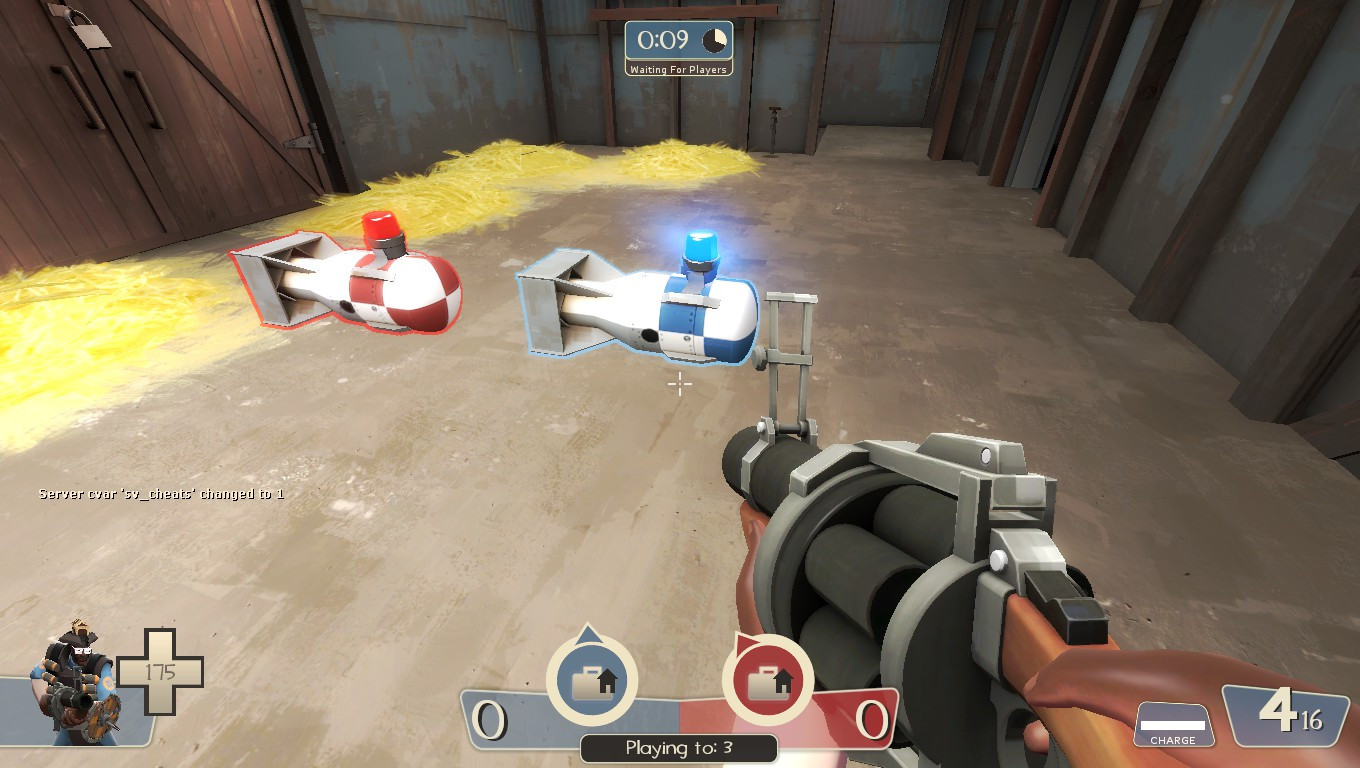
Task: Click the blue team's briefcase icon
Action: pyautogui.click(x=592, y=680)
